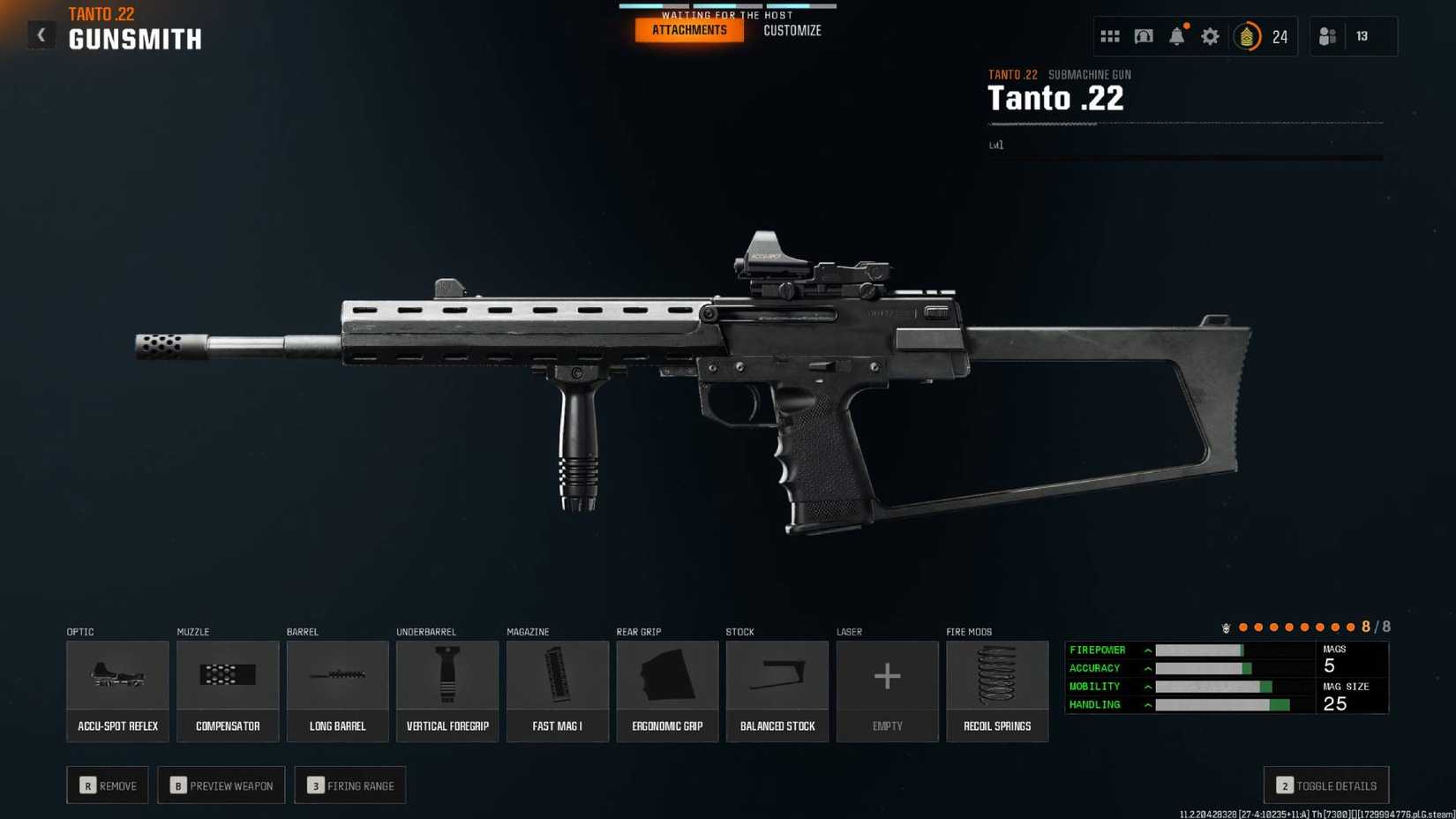Toggle details with the Toggle Details button

(x=1325, y=785)
